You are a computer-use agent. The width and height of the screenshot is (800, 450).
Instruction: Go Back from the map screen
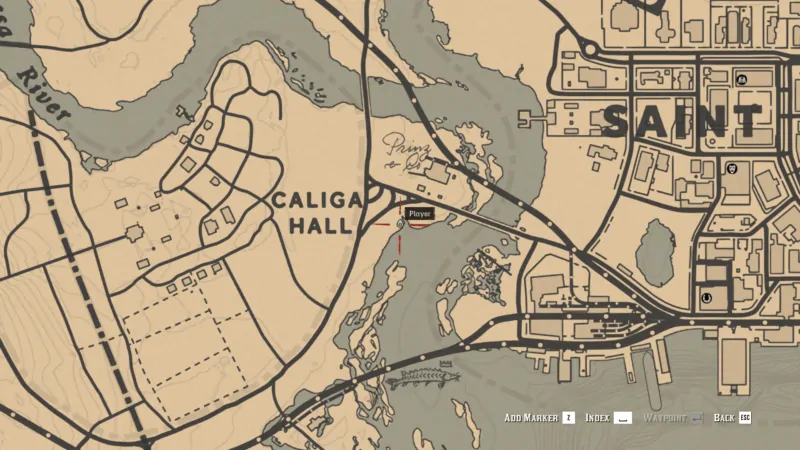(732, 417)
